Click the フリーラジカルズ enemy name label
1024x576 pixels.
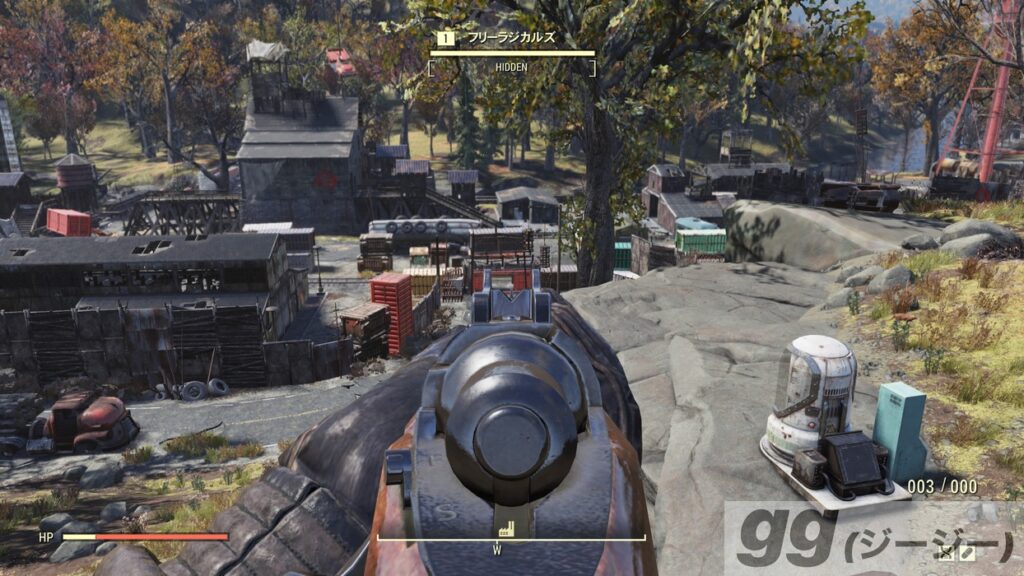click(x=506, y=37)
